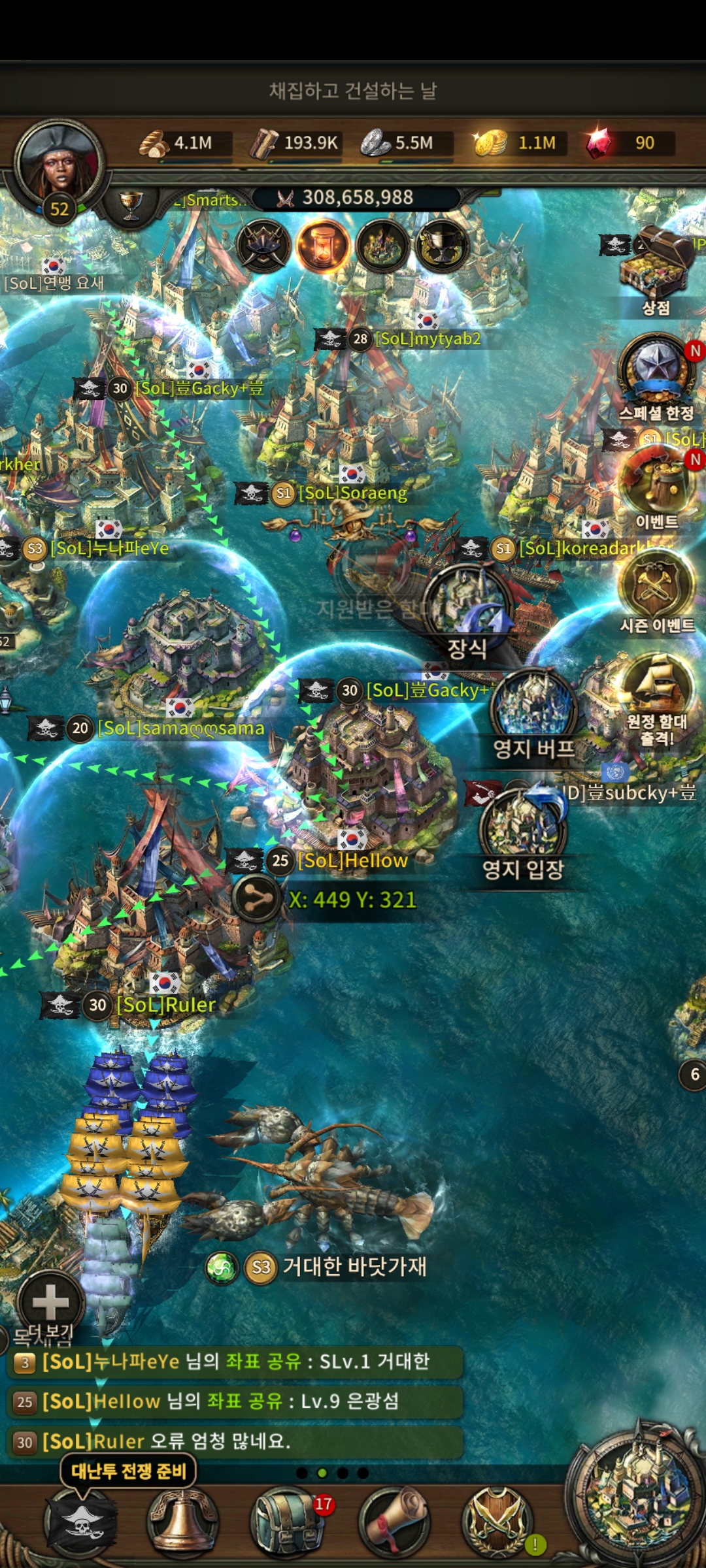Enter territory via 영지 입장 button
This screenshot has width=706, height=1568.
(x=523, y=826)
